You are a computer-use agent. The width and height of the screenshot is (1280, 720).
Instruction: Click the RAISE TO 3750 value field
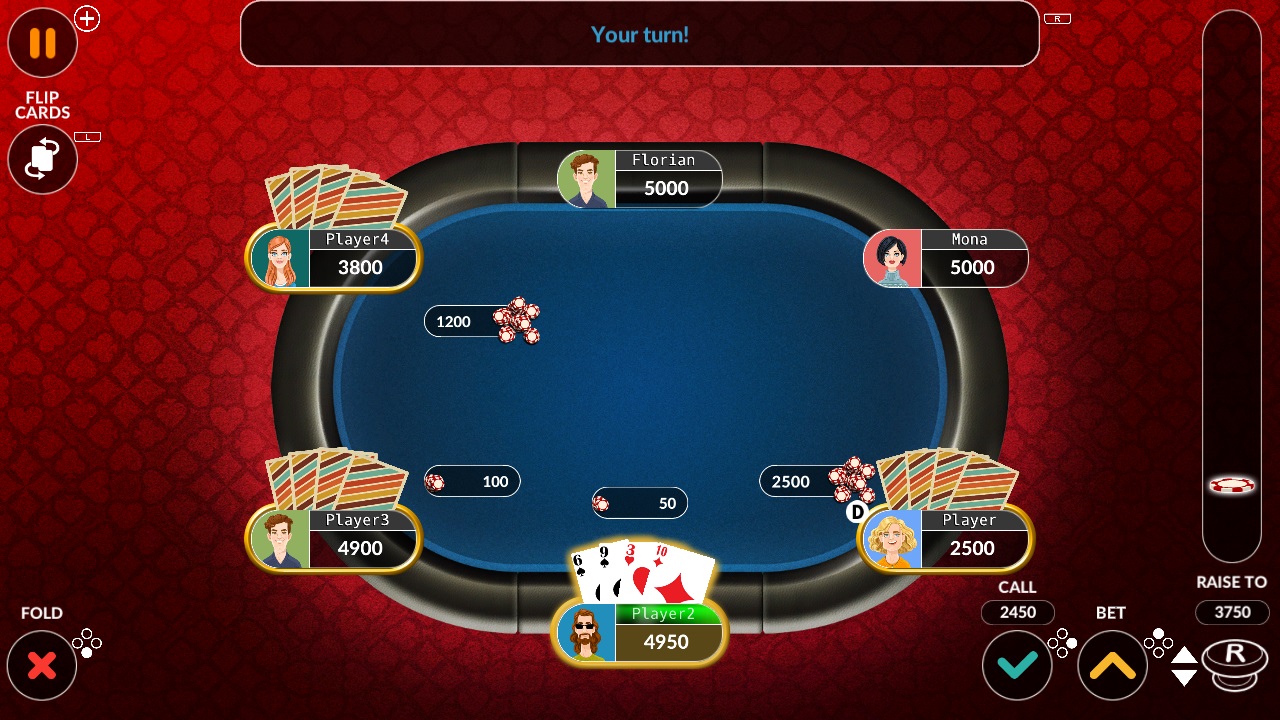1232,612
